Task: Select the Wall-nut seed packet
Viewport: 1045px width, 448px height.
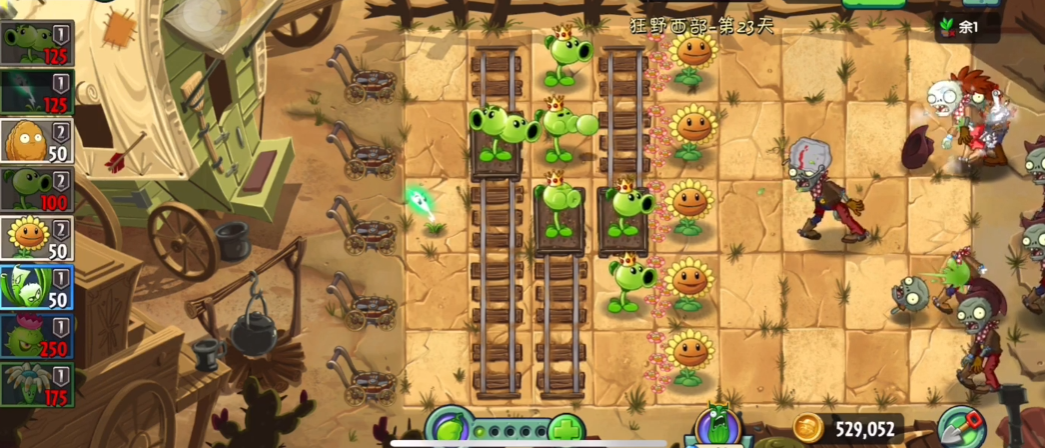Action: pos(37,140)
